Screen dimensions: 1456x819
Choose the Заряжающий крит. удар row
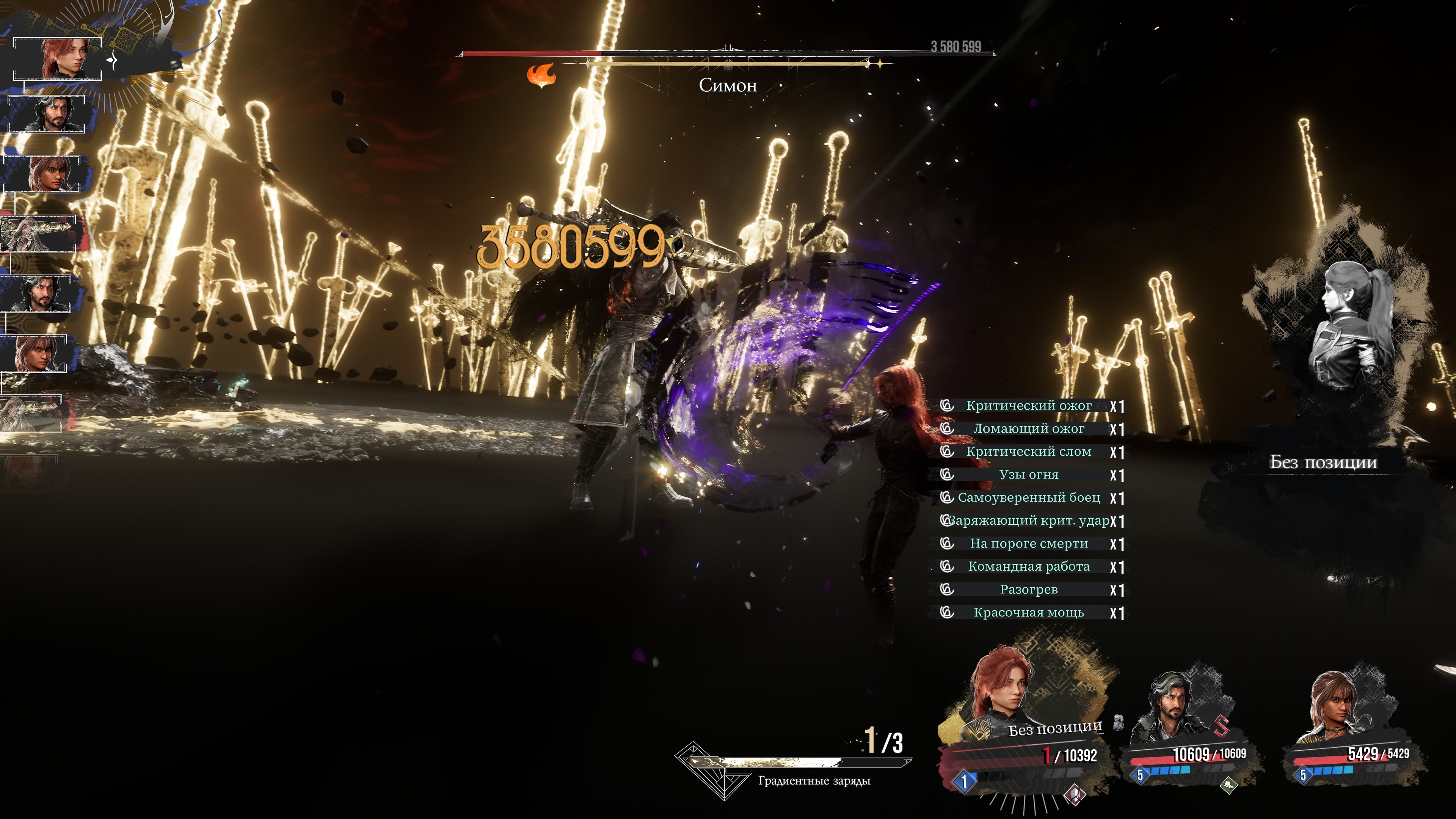1028,521
